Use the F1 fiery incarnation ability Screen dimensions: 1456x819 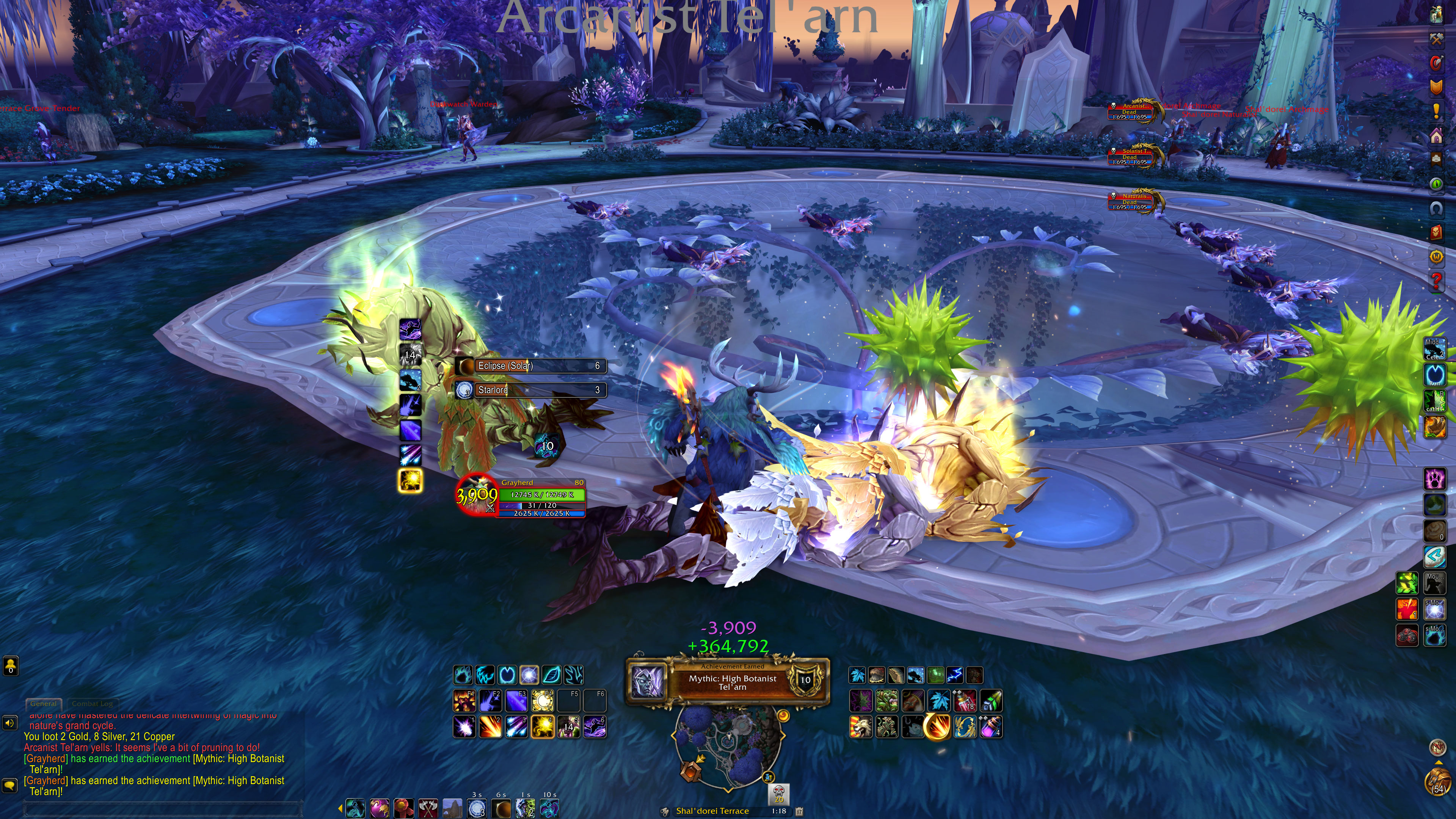tap(464, 701)
